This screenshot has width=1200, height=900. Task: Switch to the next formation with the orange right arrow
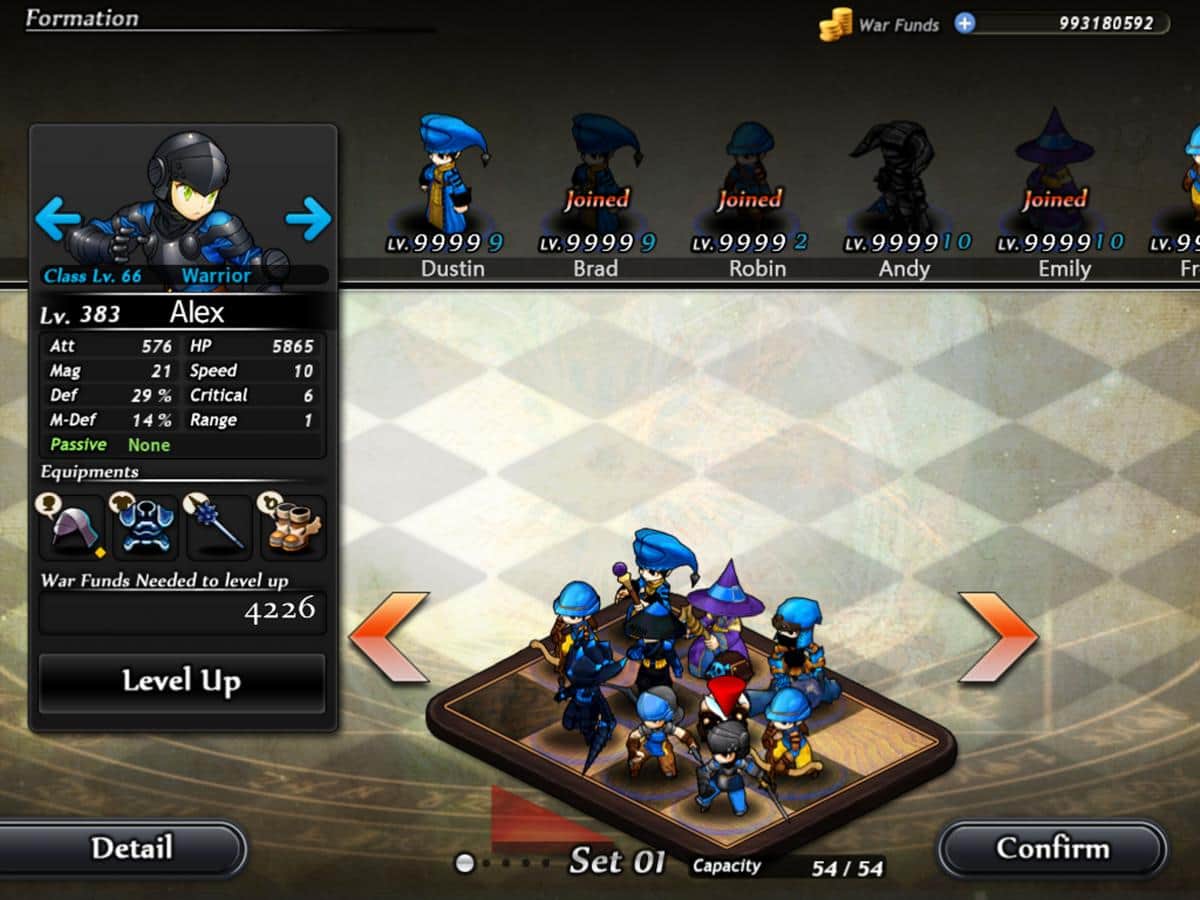(998, 637)
